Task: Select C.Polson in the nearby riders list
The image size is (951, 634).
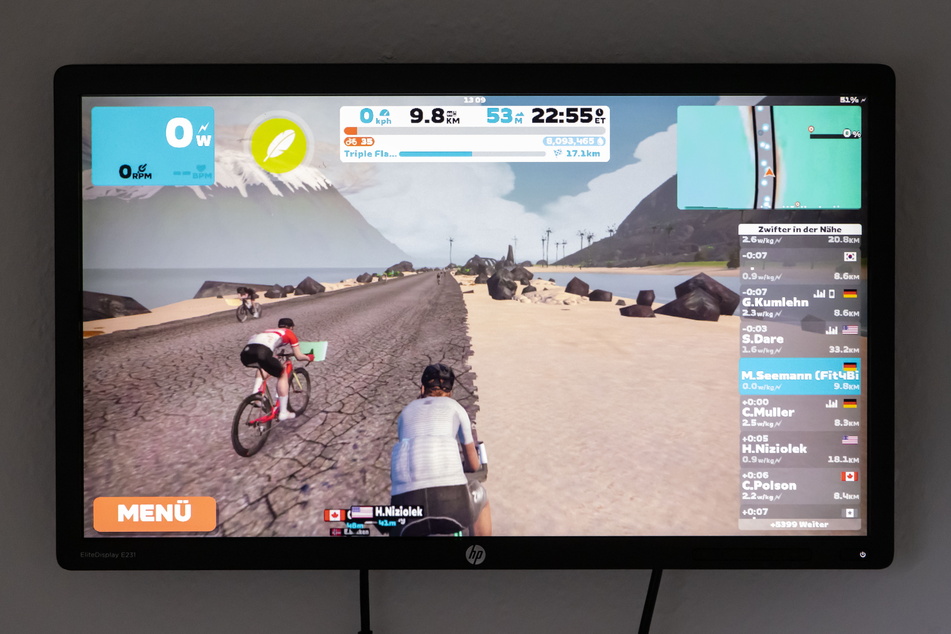Action: tap(800, 485)
